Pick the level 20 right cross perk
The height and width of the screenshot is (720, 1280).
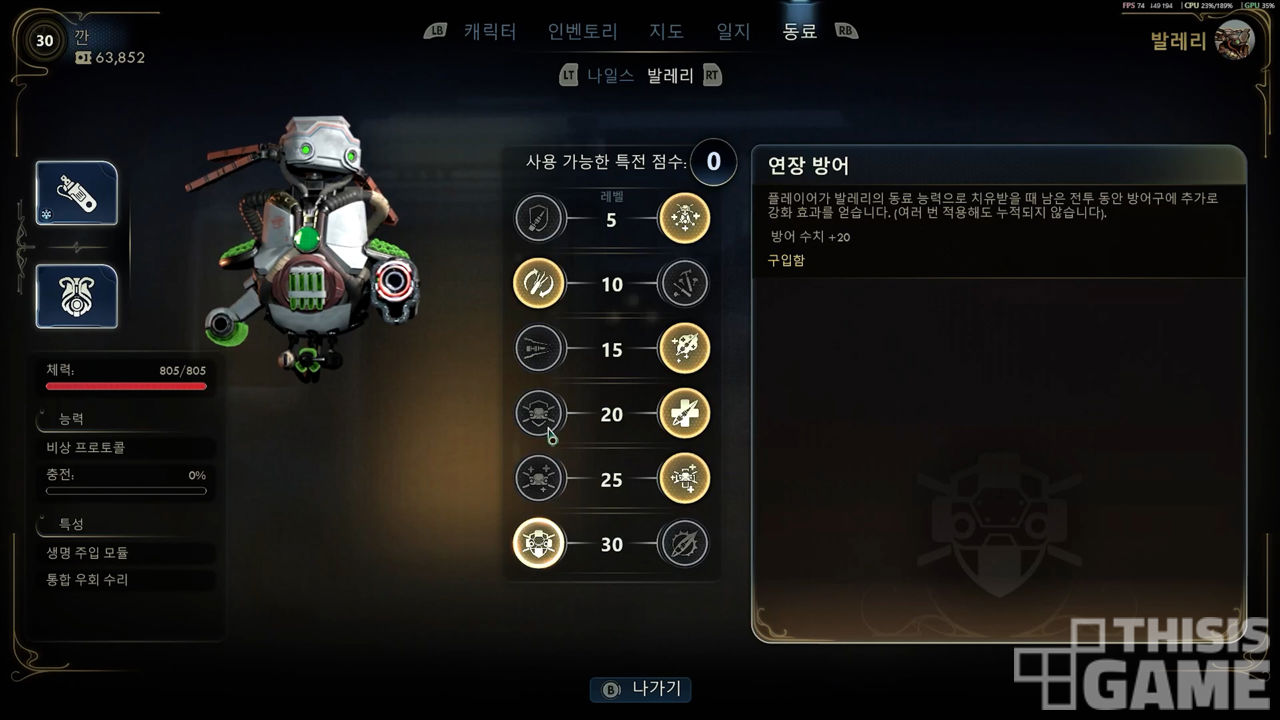pos(685,414)
